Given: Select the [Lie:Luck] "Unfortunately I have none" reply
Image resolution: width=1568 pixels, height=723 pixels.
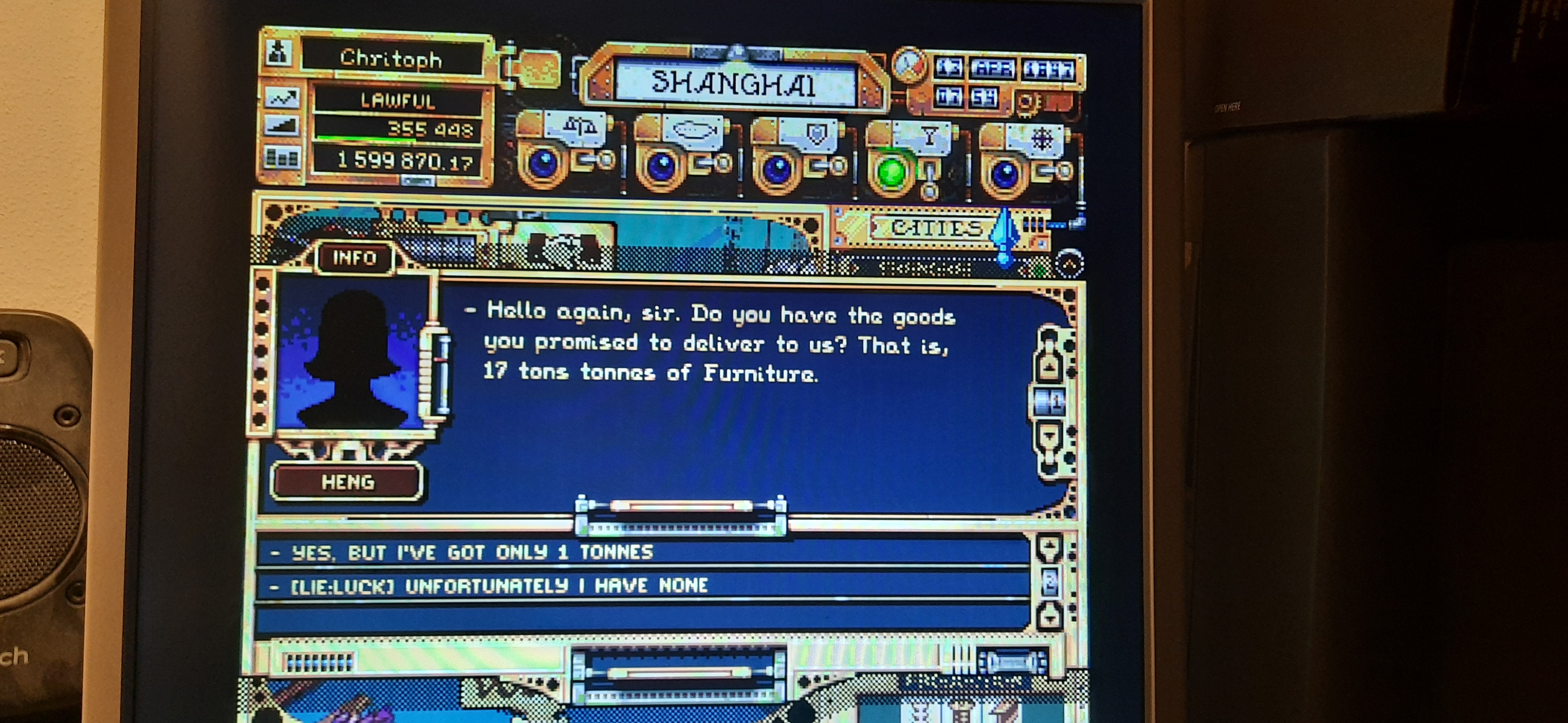Looking at the screenshot, I should (x=499, y=585).
